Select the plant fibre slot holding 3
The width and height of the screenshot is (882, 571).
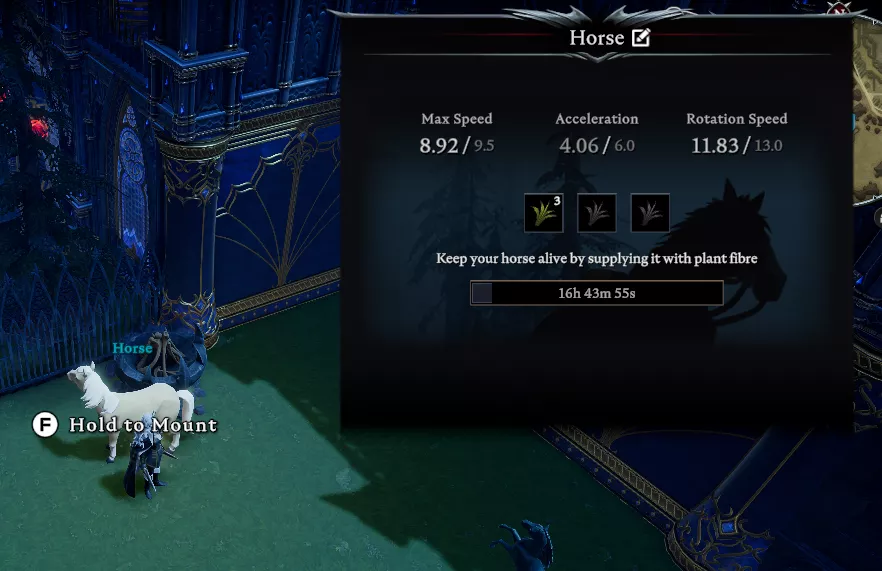(x=544, y=212)
